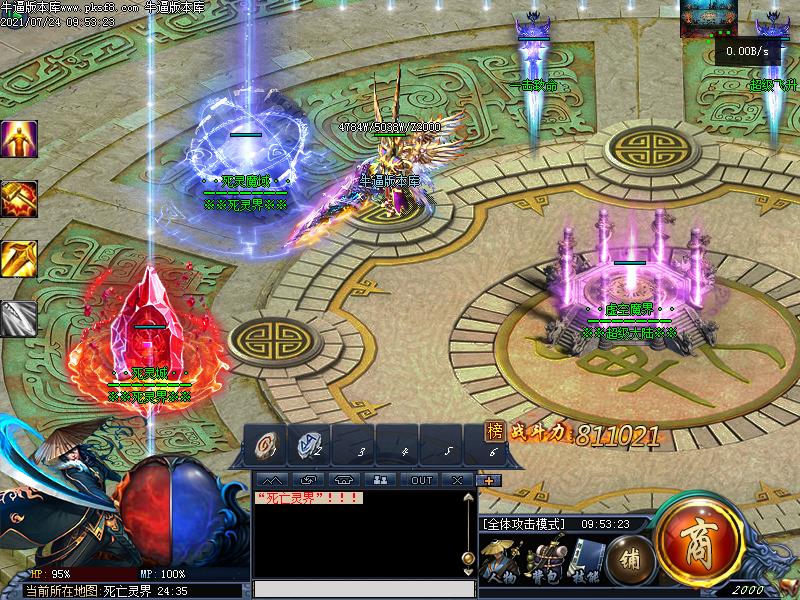
Task: Click the orange plus button above chat
Action: (489, 480)
